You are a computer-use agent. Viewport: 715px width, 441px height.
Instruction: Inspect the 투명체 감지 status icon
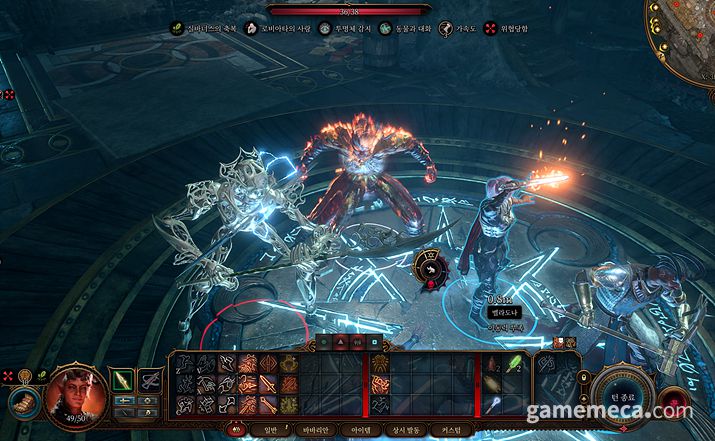[x=327, y=29]
